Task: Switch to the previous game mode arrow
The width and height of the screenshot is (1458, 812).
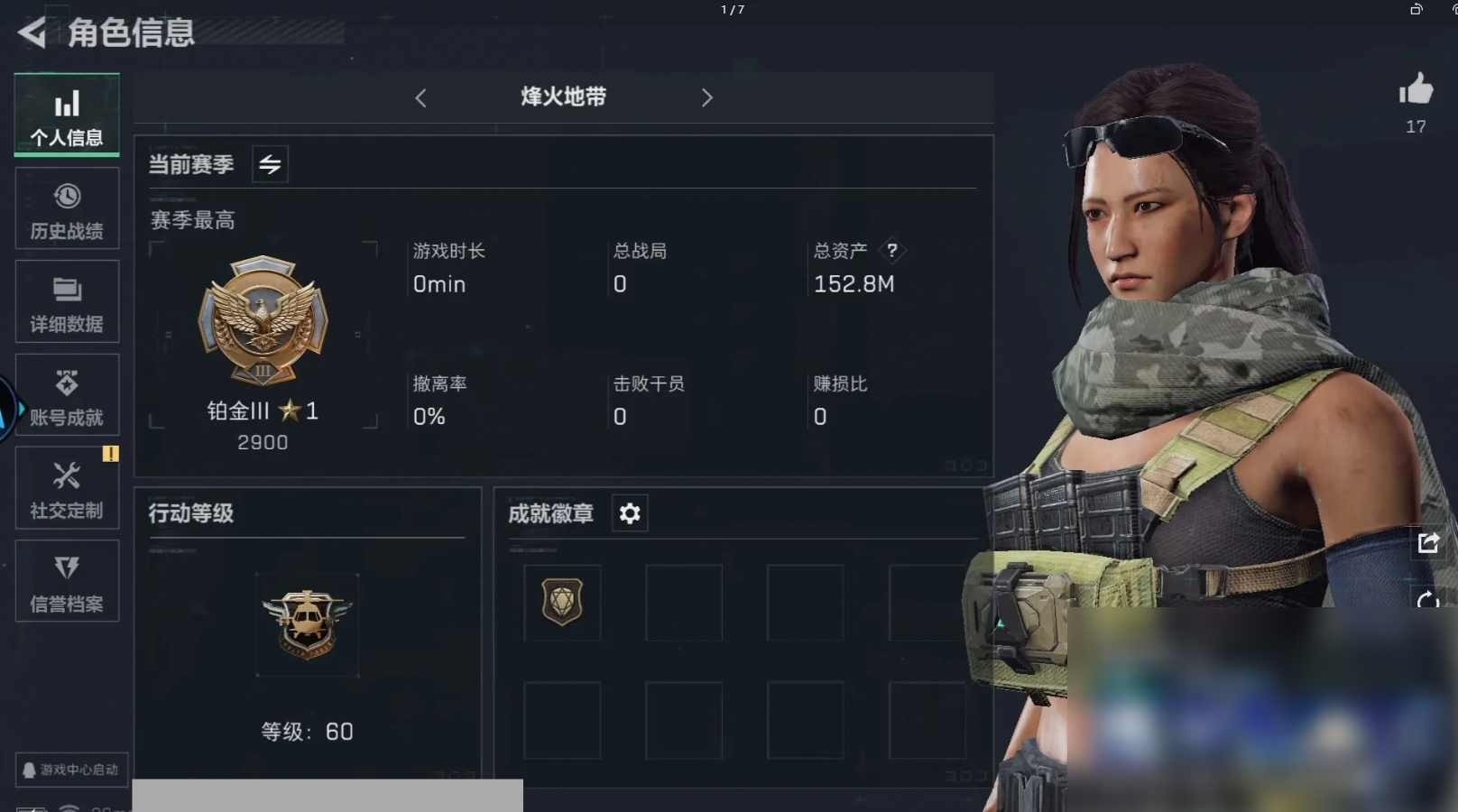Action: pos(420,97)
